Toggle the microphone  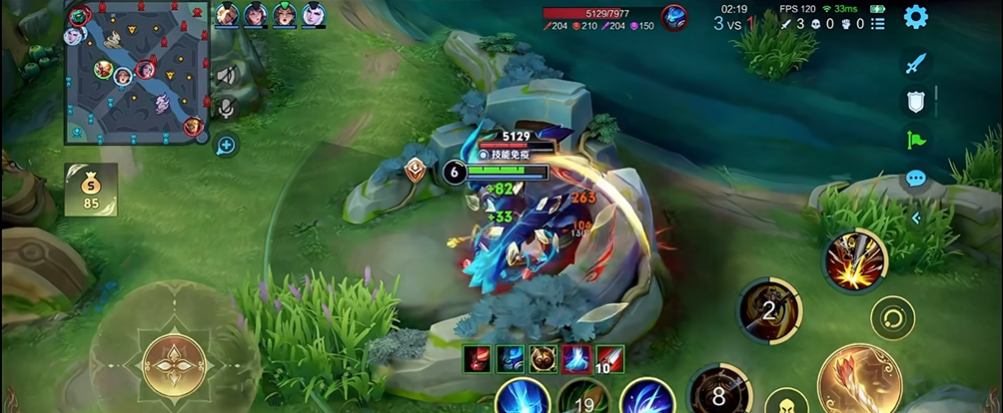pos(226,107)
